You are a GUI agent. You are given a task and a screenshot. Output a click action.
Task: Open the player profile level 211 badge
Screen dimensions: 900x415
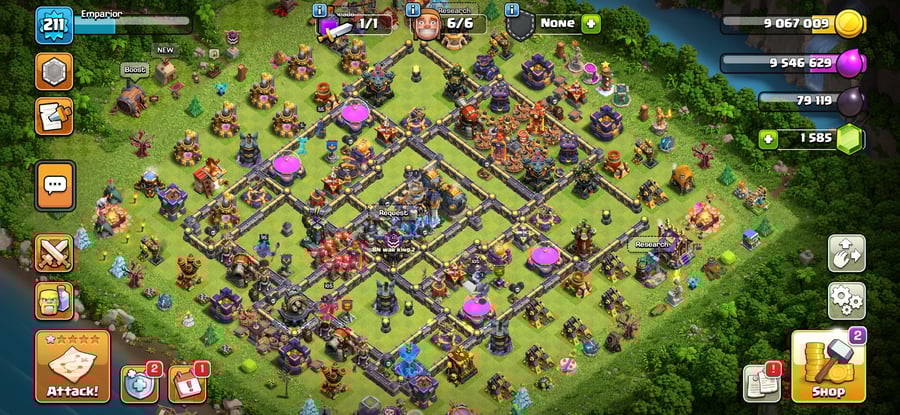point(52,25)
